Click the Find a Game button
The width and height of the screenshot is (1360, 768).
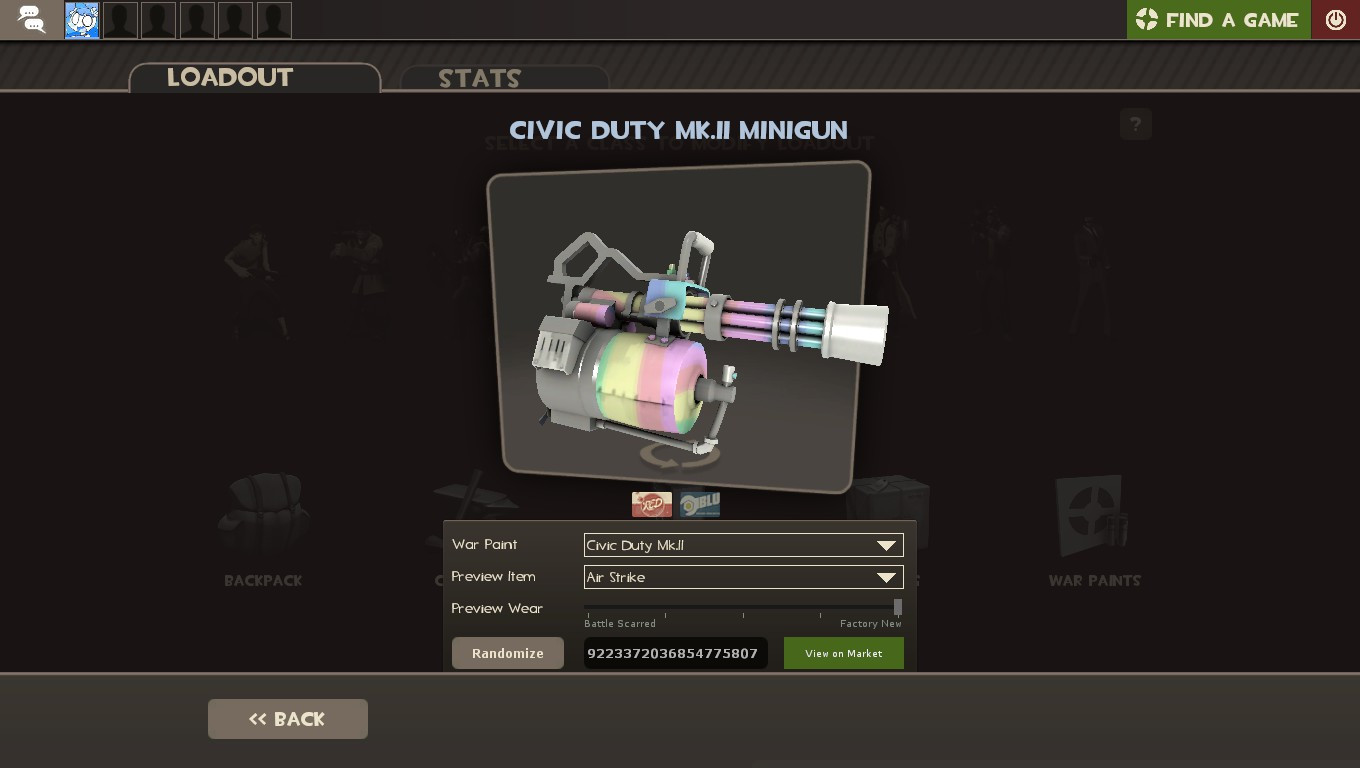(1218, 19)
